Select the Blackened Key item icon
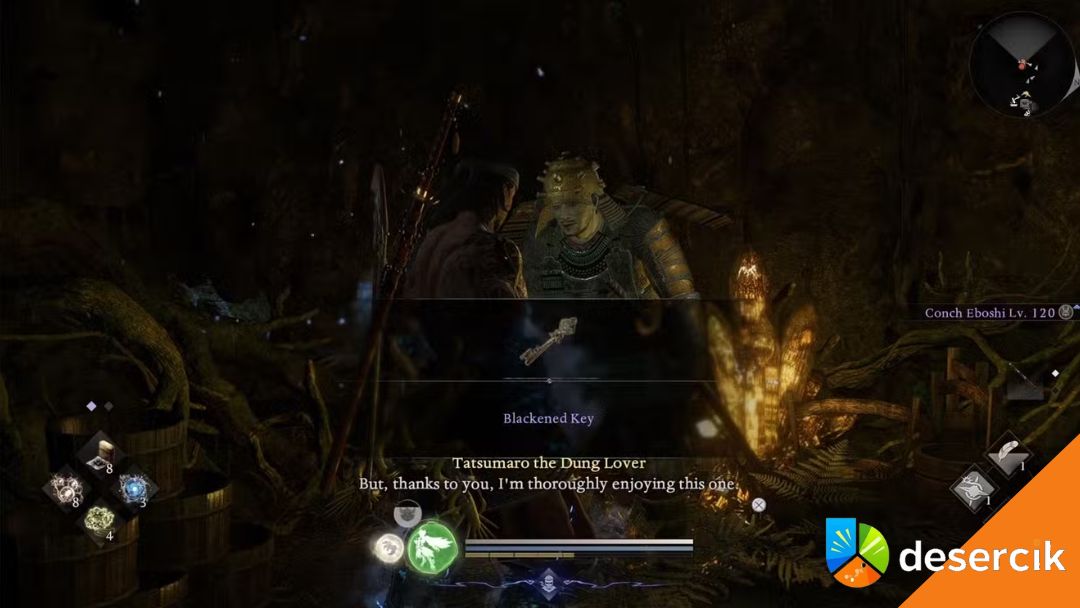This screenshot has height=608, width=1080. 549,339
